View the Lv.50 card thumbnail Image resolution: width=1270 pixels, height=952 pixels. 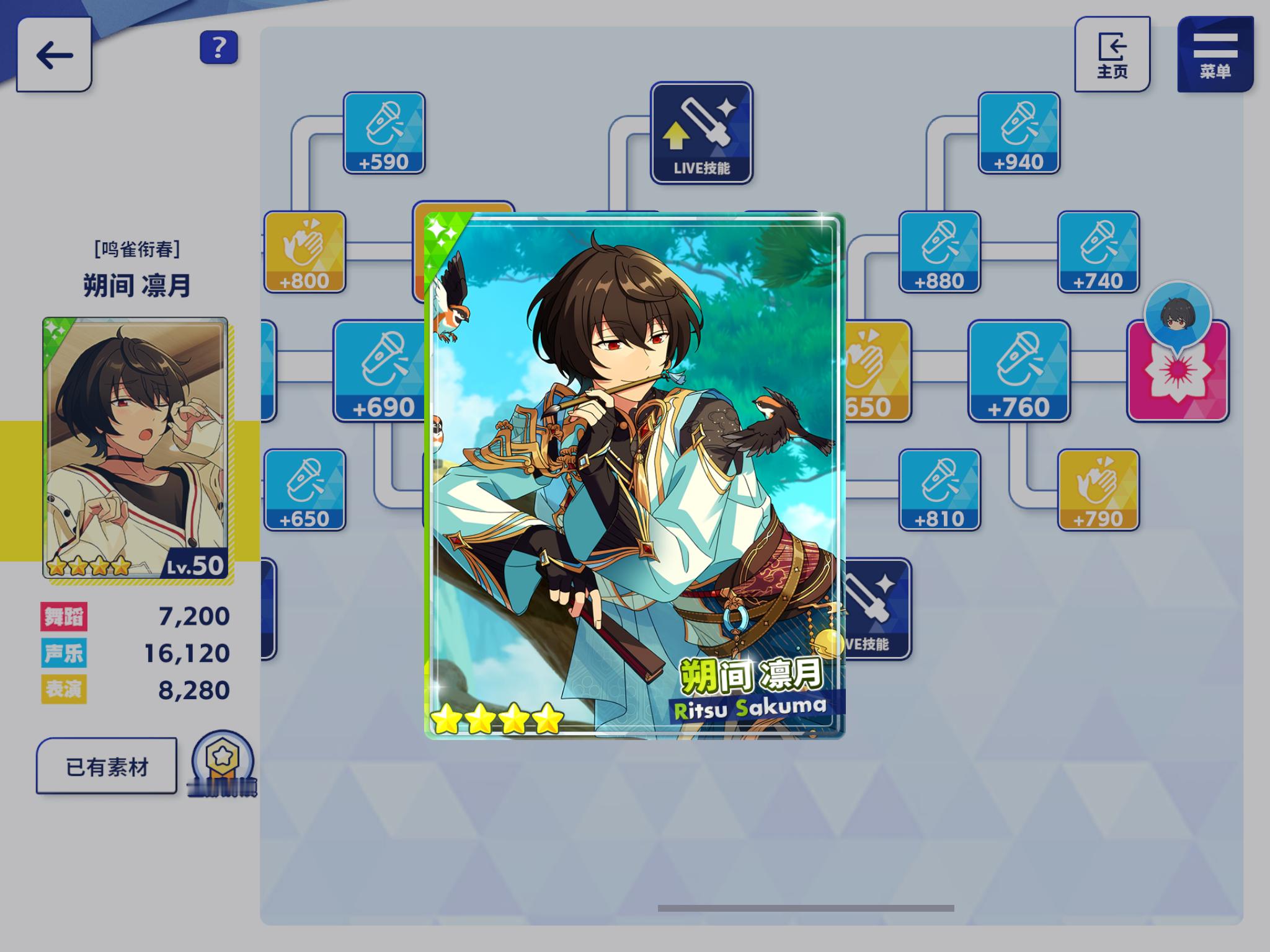pos(135,447)
